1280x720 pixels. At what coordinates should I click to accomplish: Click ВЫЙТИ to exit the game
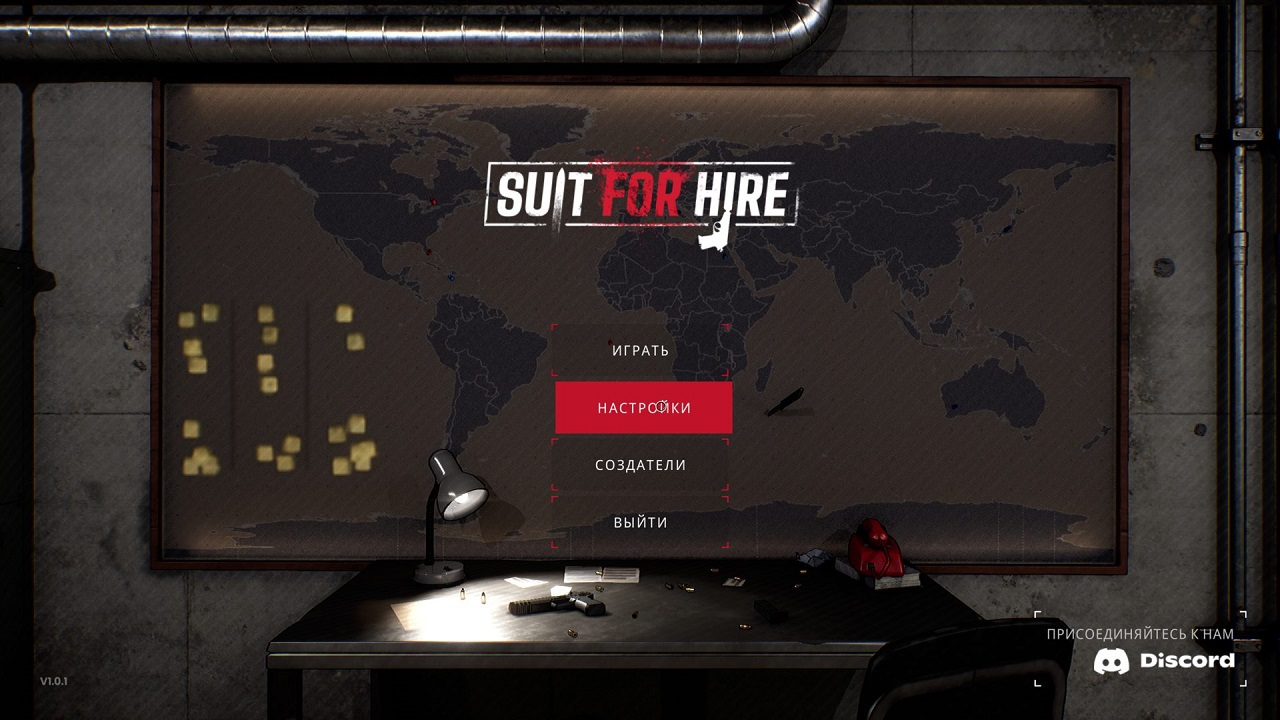[x=641, y=521]
